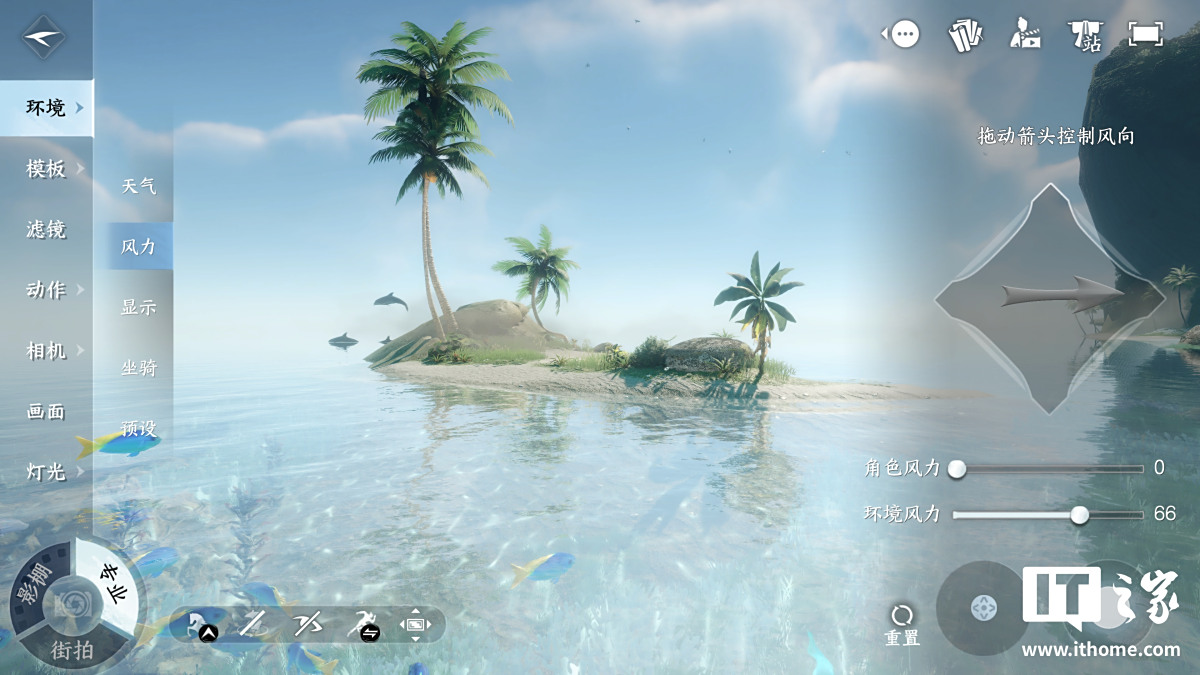Toggle the full-screen frame icon
The image size is (1200, 675).
tap(1145, 34)
